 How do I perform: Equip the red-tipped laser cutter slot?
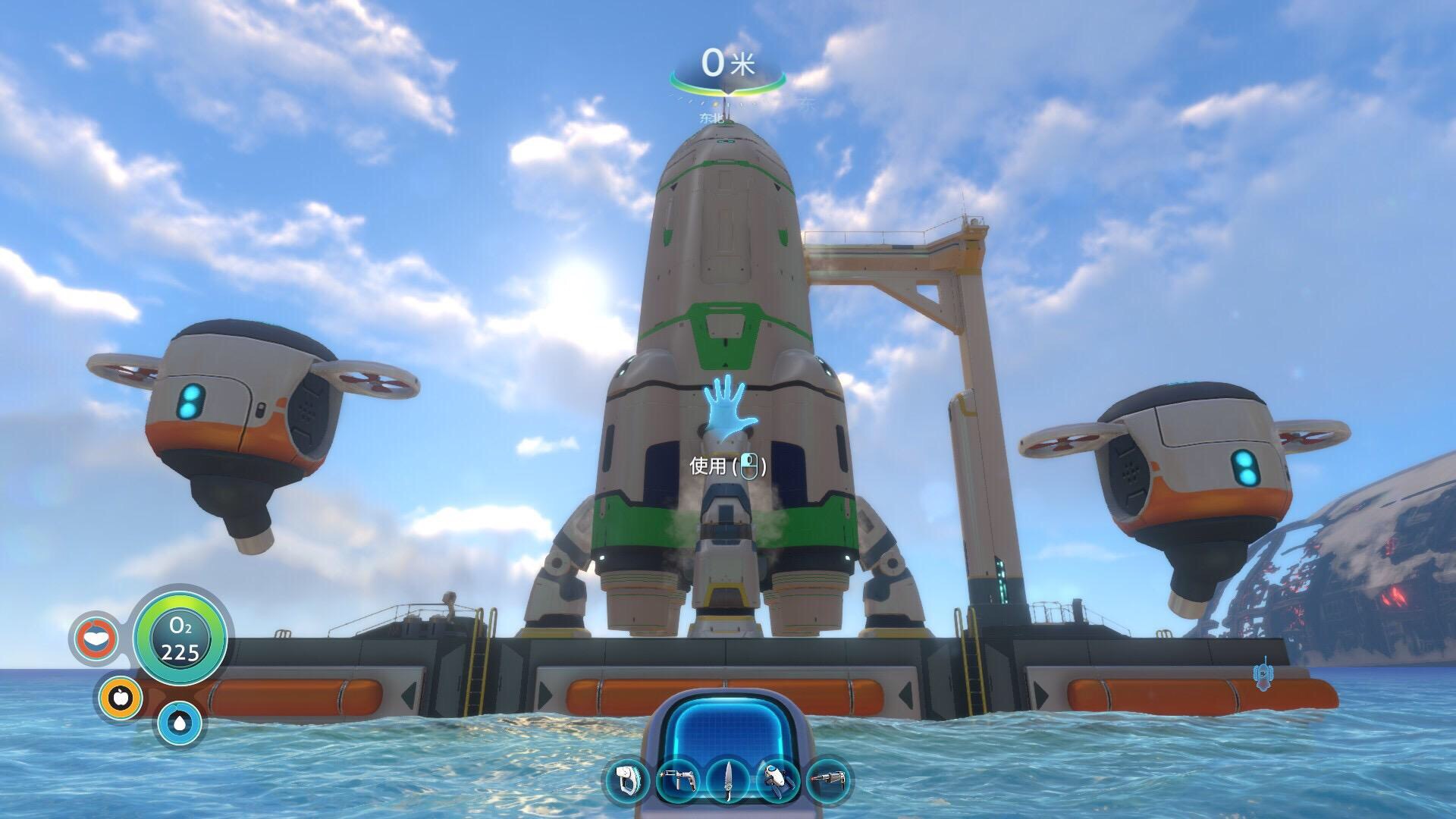tap(828, 780)
